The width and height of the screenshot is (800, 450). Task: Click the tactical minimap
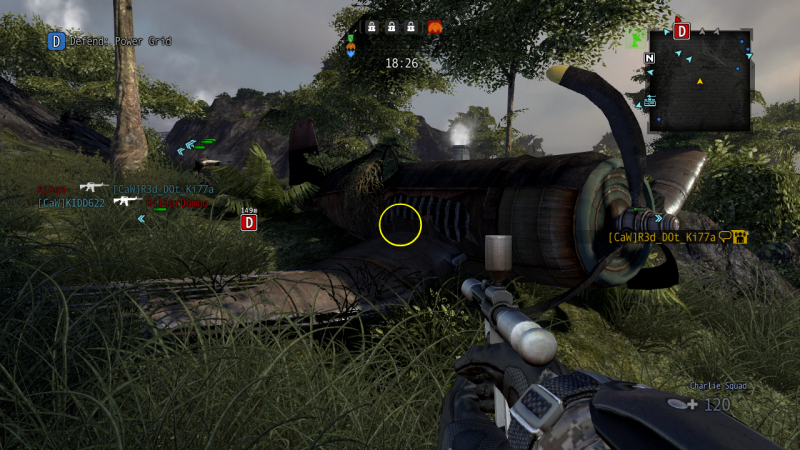click(700, 80)
